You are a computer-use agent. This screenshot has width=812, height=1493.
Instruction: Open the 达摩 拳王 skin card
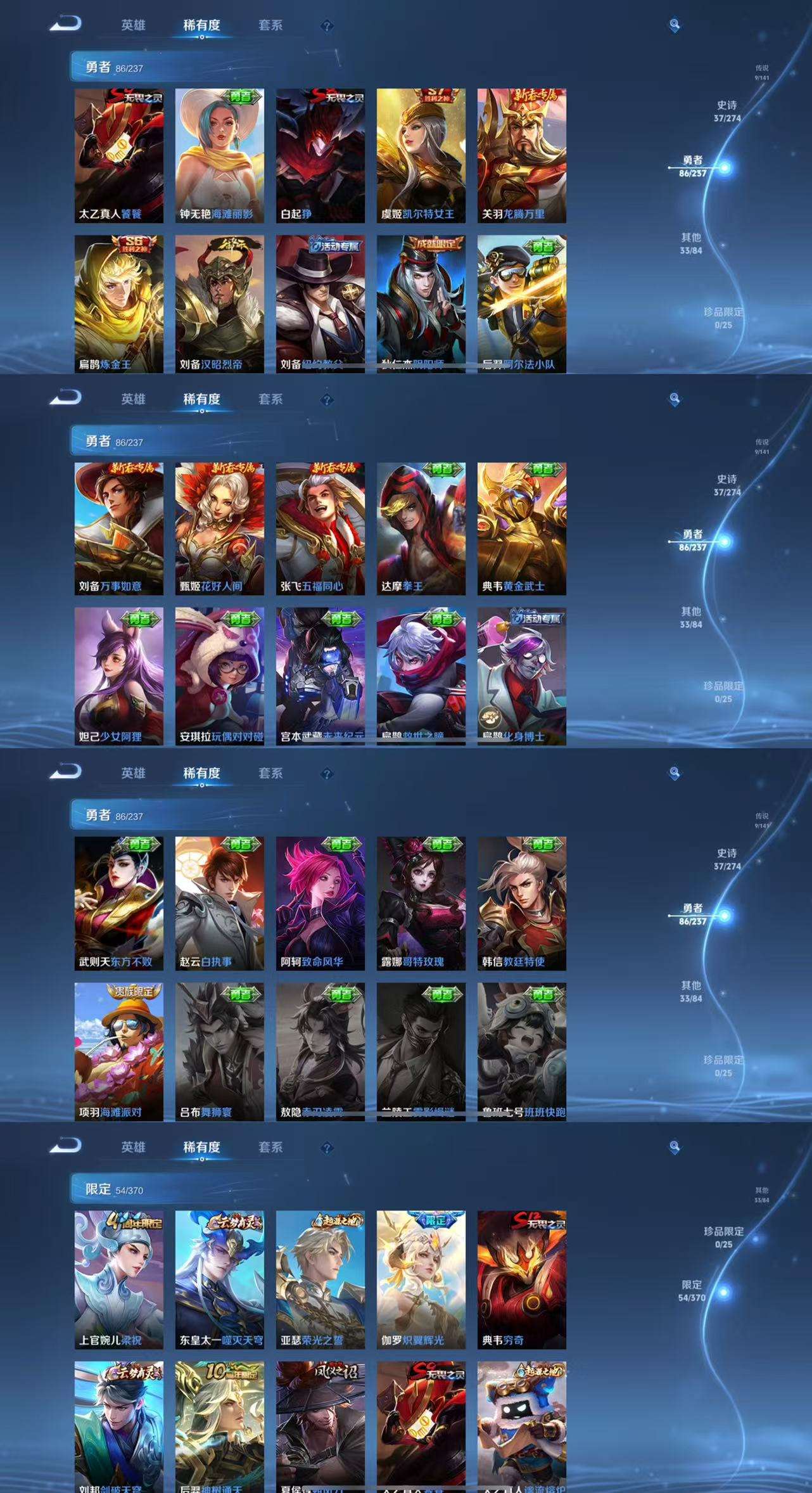(421, 529)
